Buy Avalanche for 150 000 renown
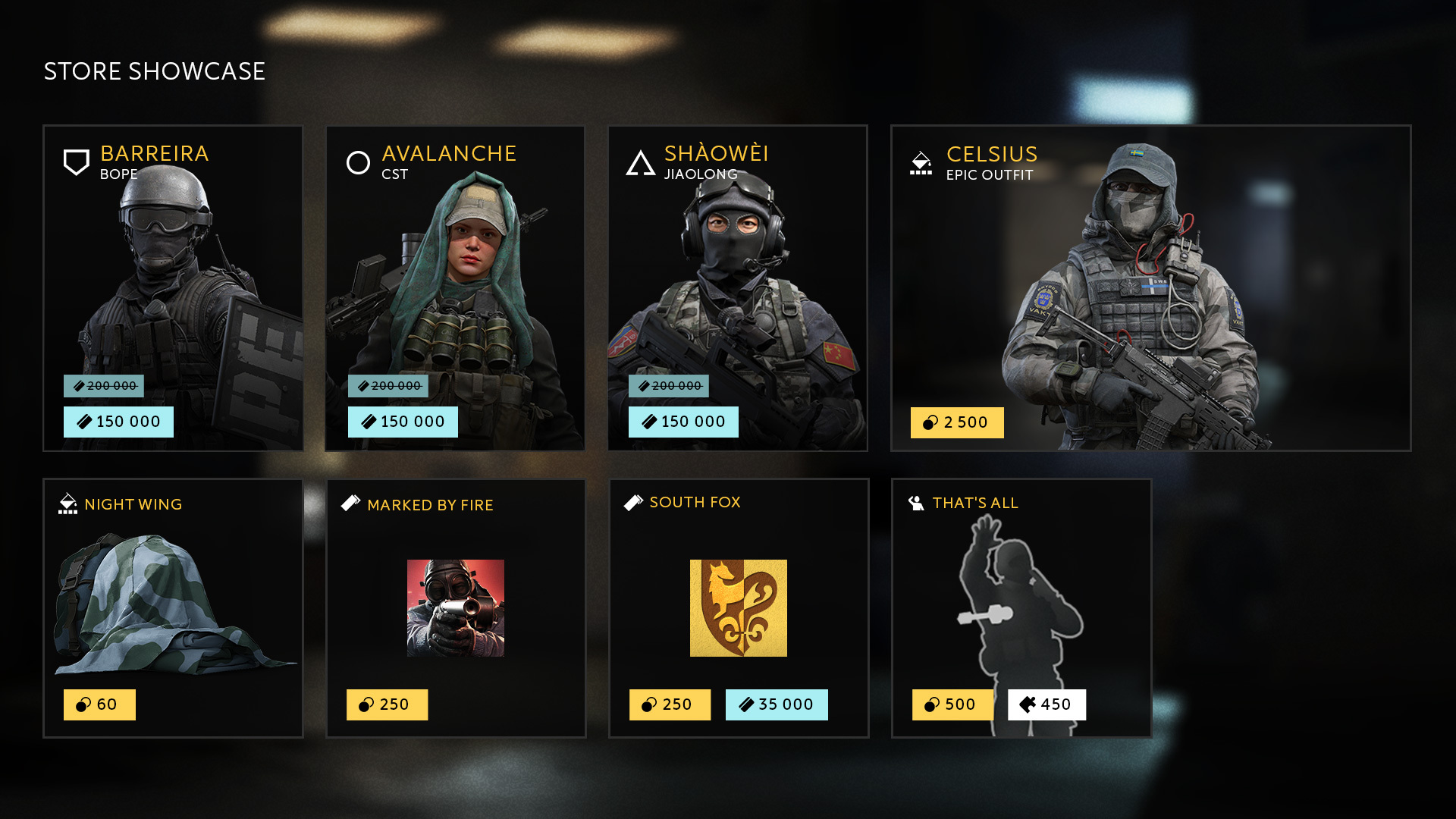Screen dimensions: 1456x819 click(x=403, y=422)
